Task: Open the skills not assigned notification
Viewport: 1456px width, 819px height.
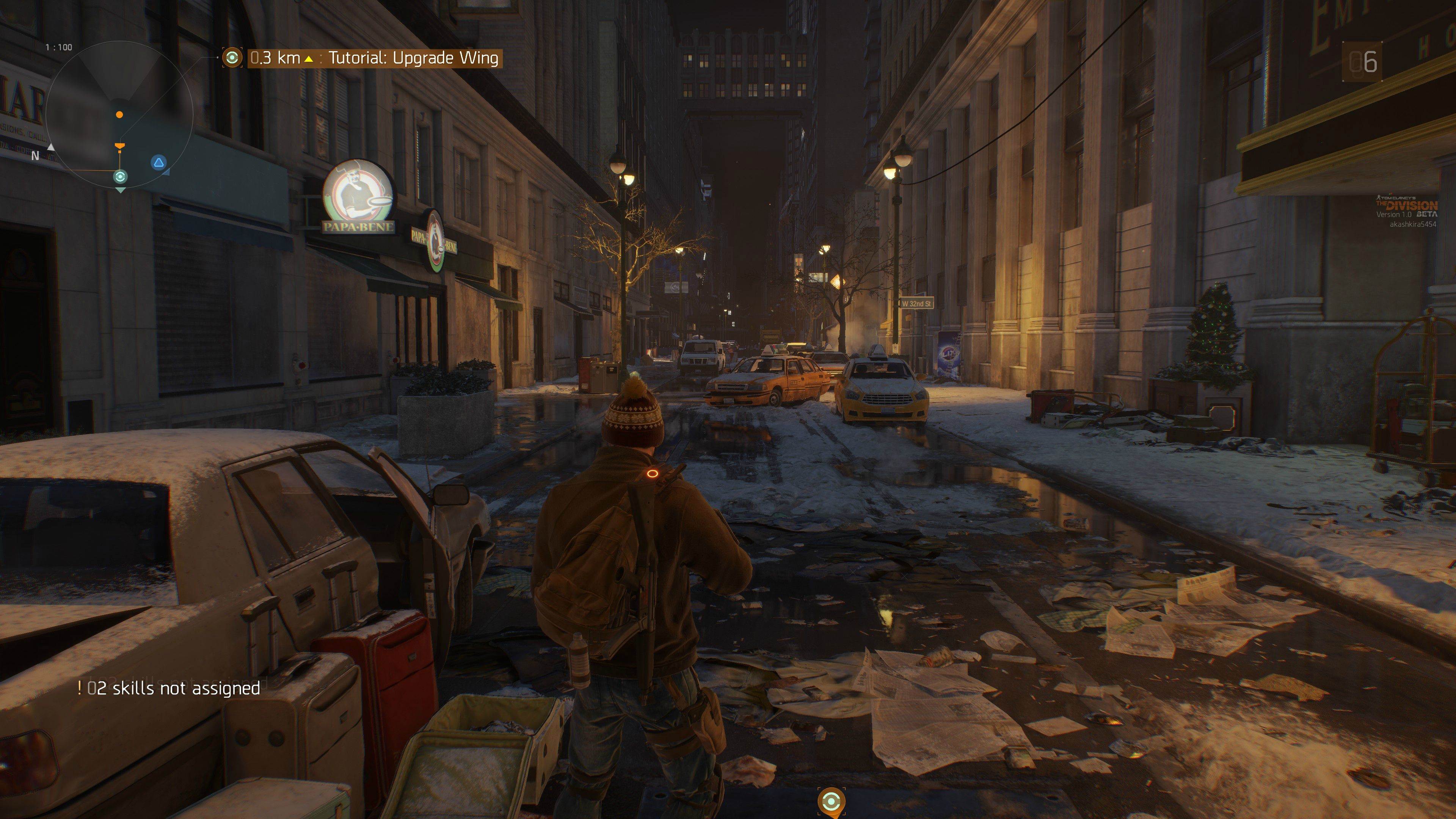Action: click(x=169, y=688)
